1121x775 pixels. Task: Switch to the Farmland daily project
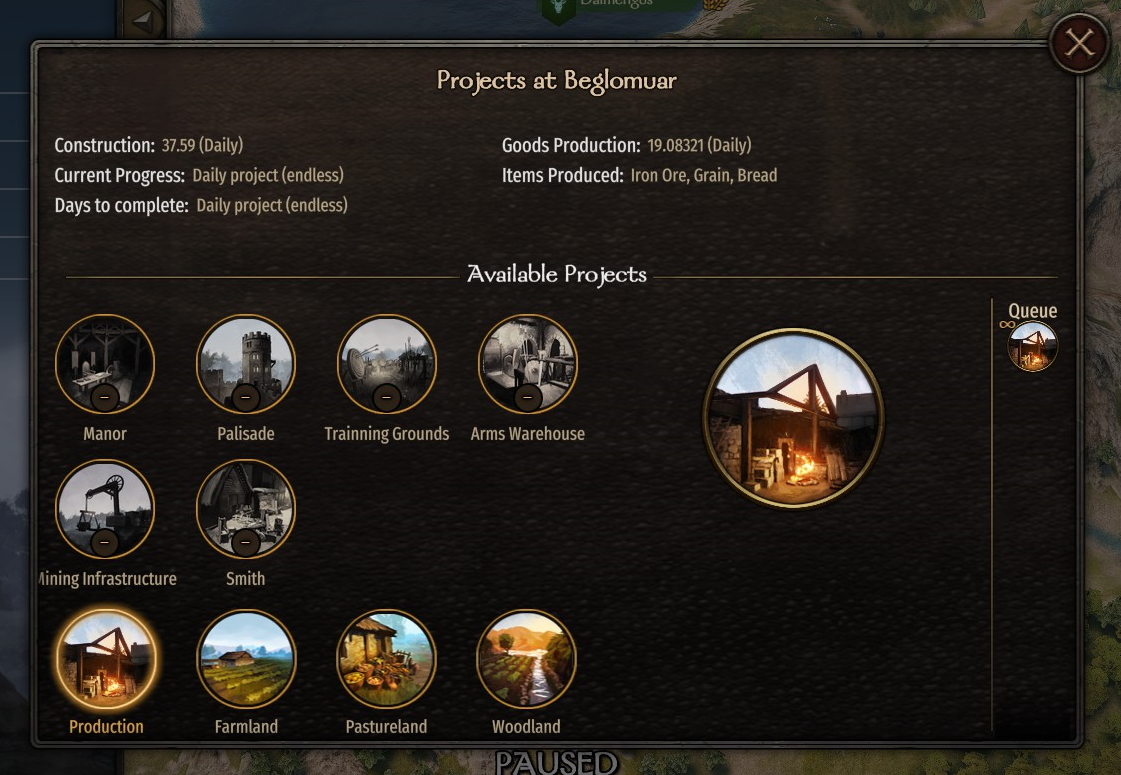point(246,658)
